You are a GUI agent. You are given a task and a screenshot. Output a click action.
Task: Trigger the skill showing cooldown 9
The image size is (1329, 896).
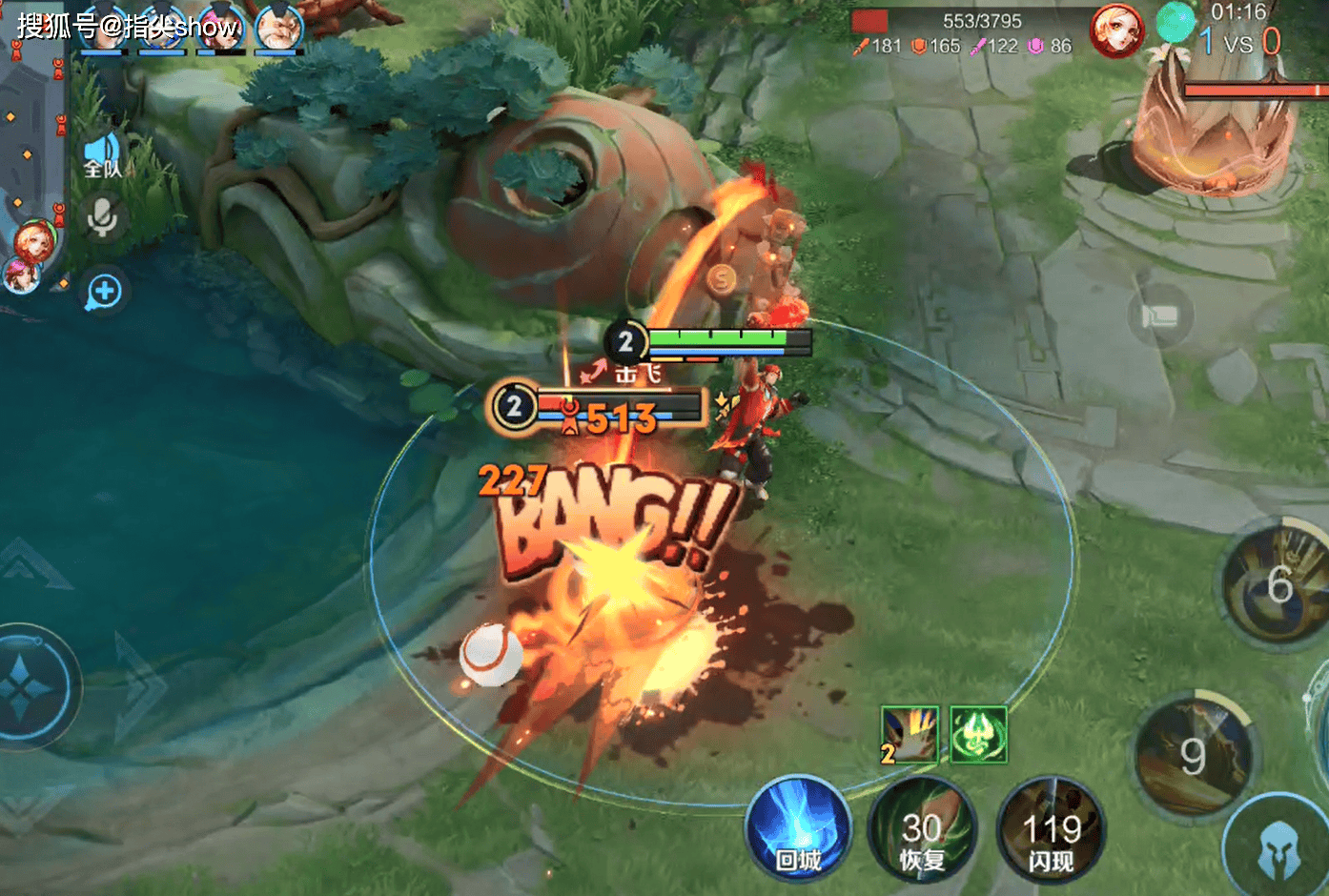pyautogui.click(x=1194, y=755)
